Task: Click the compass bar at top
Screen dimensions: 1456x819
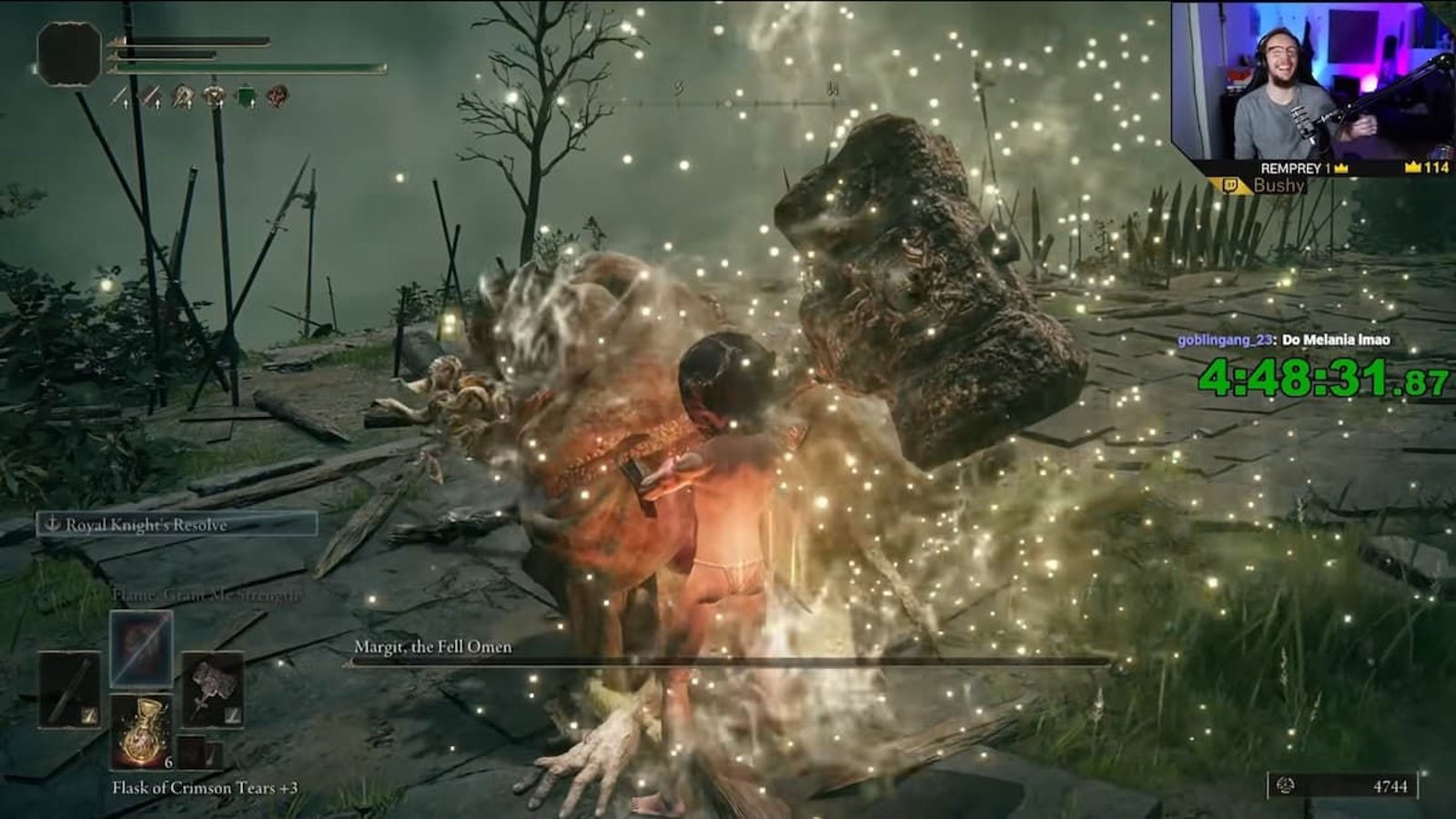Action: 728,103
